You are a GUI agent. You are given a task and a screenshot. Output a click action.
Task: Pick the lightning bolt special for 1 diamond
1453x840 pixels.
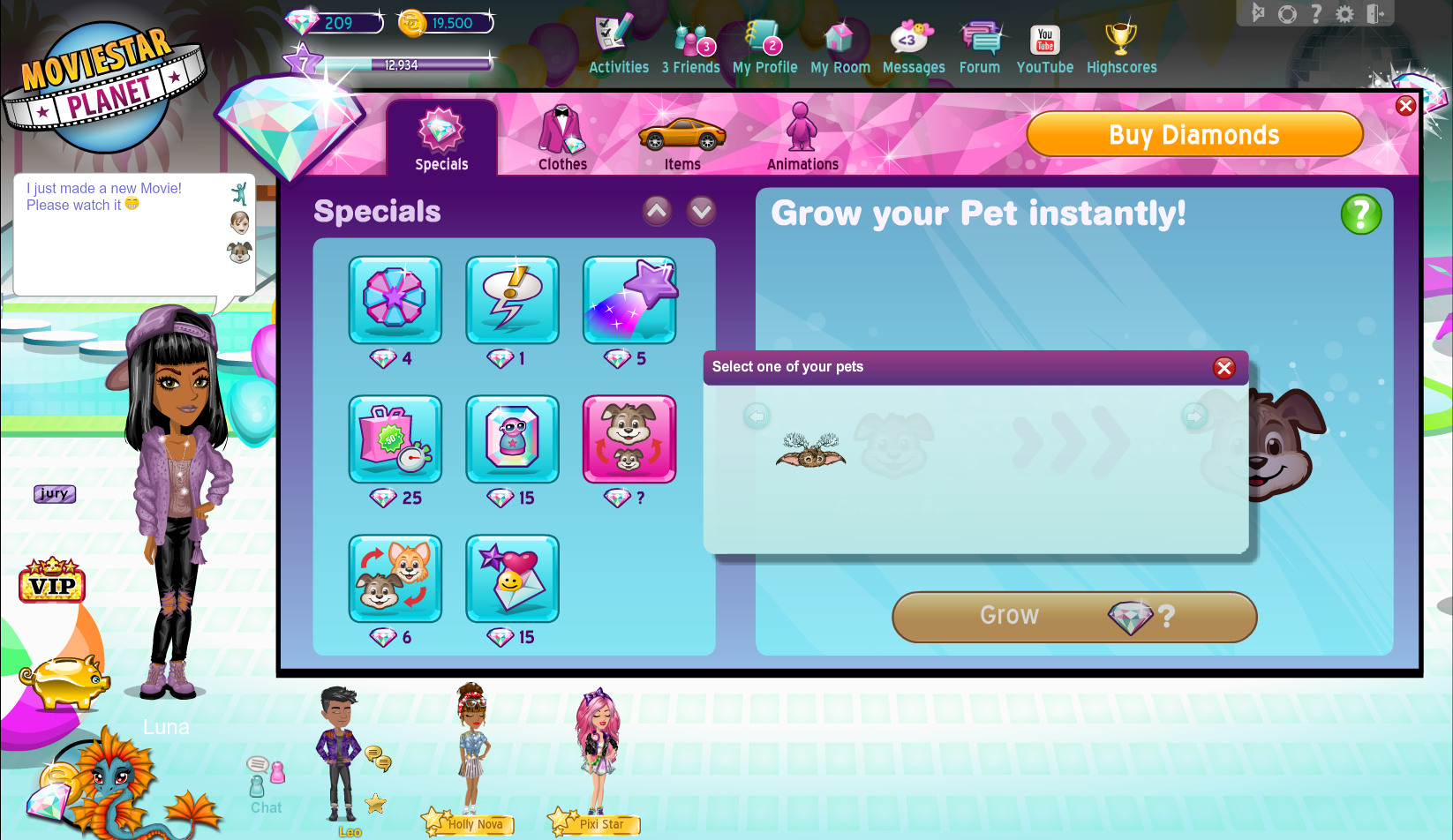tap(512, 300)
